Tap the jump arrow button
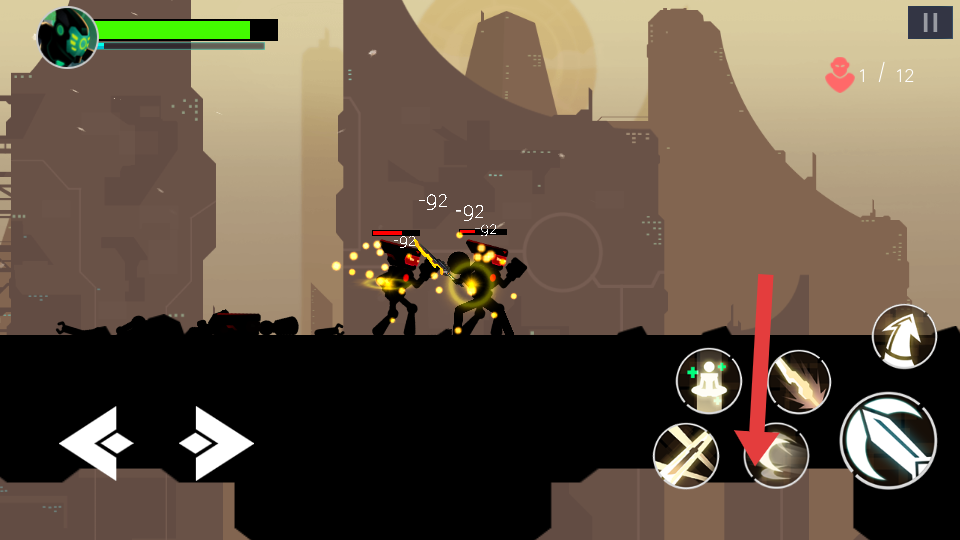The height and width of the screenshot is (540, 960). coord(904,336)
